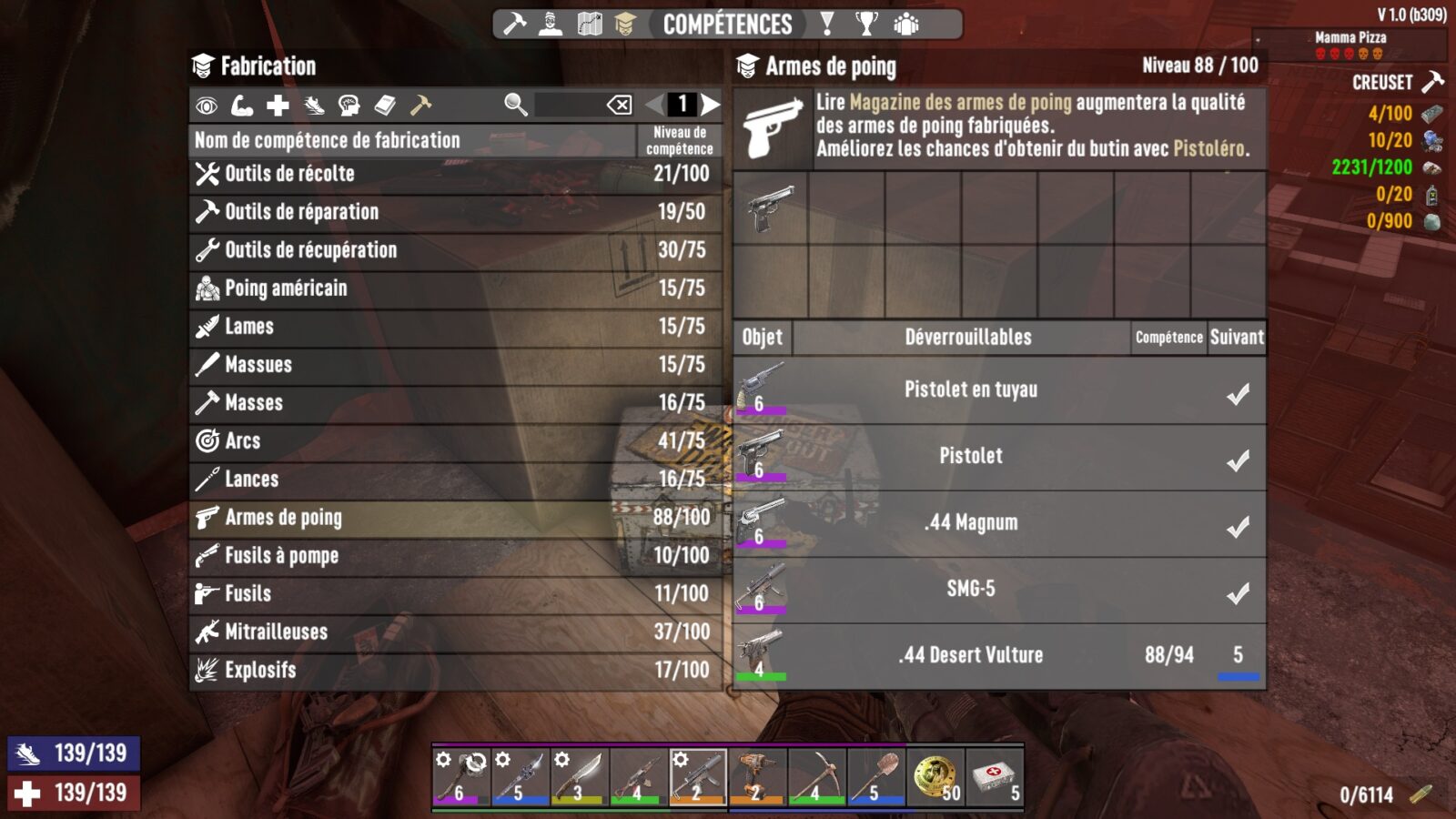Select the running shoe agility filter icon
The width and height of the screenshot is (1456, 819).
pos(316,107)
